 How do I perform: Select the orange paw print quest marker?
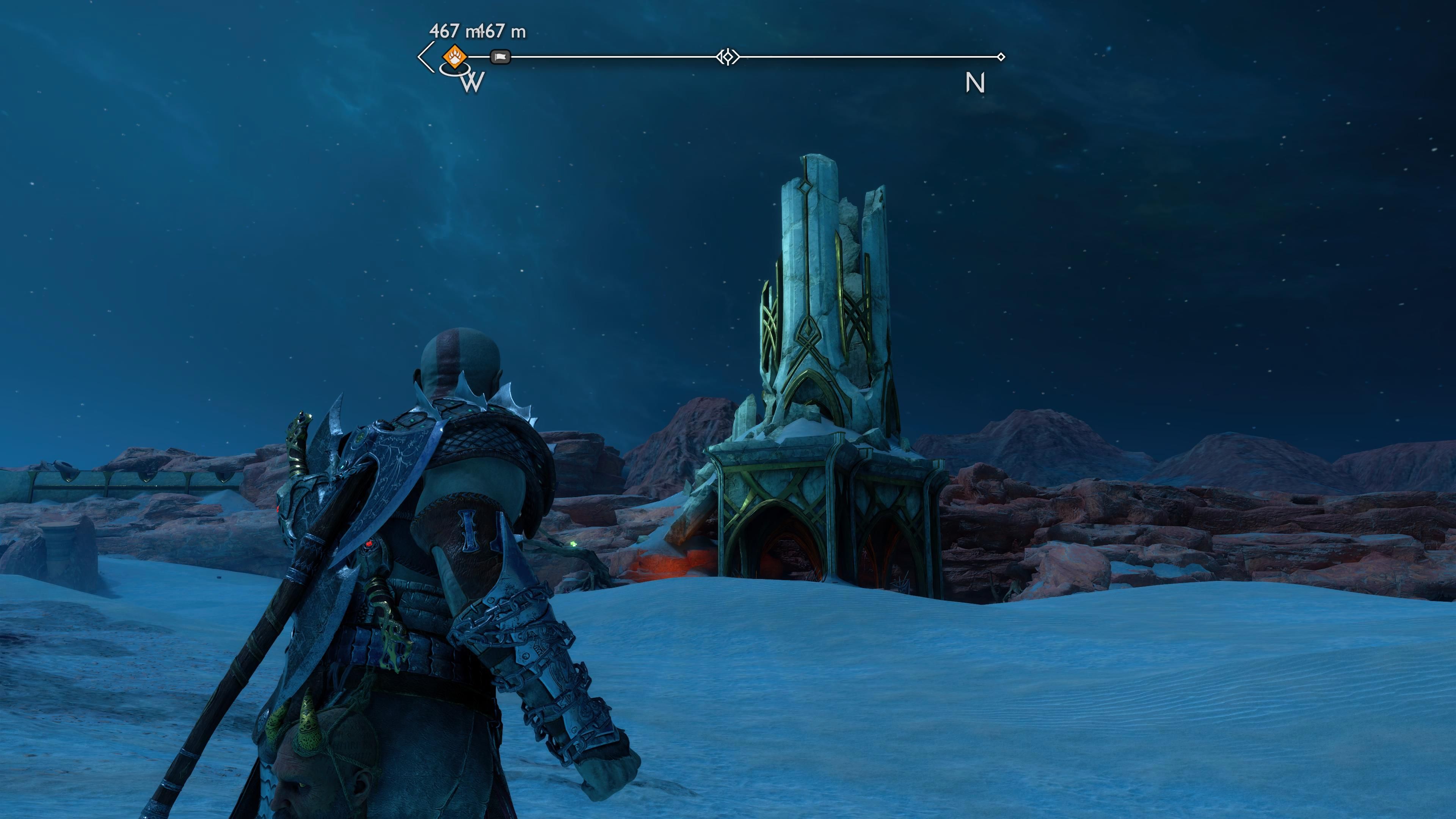point(455,56)
